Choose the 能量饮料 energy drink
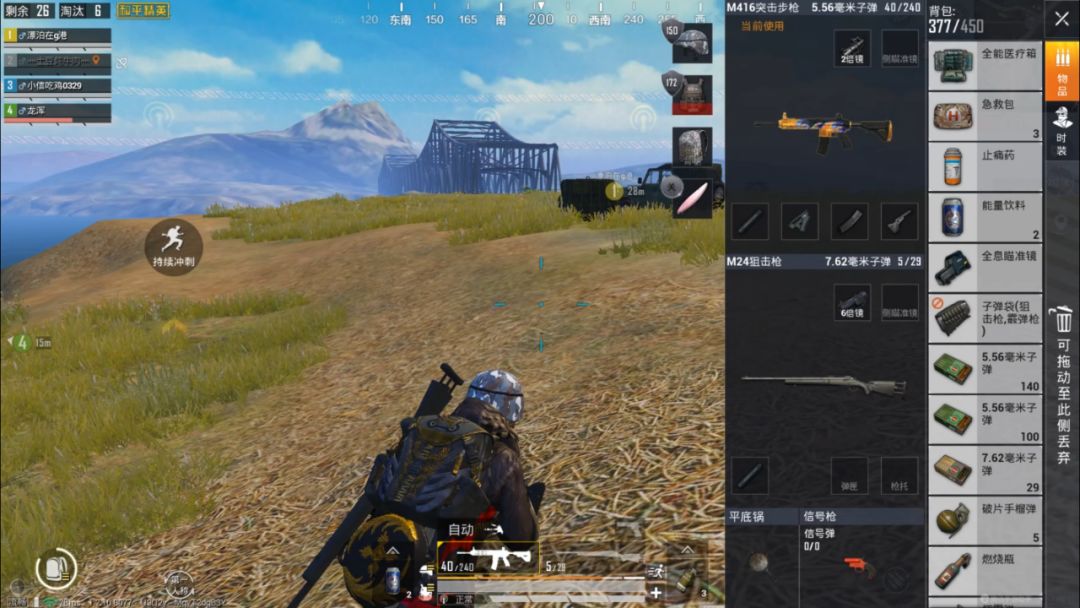Screen dimensions: 1080x608 point(985,217)
